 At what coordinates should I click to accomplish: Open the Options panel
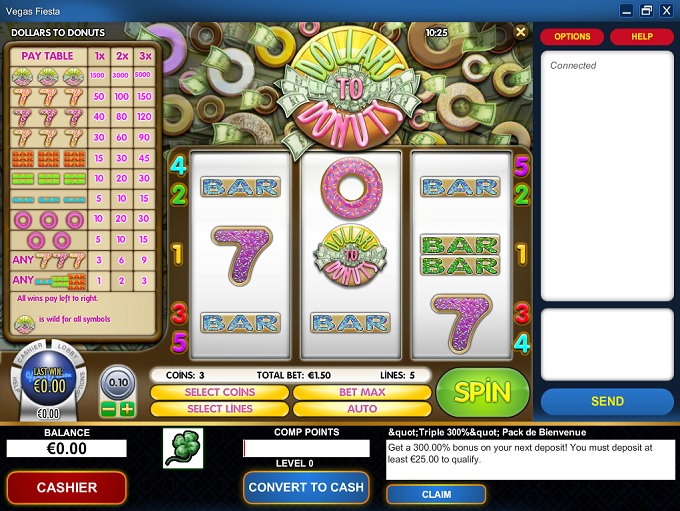tap(572, 37)
